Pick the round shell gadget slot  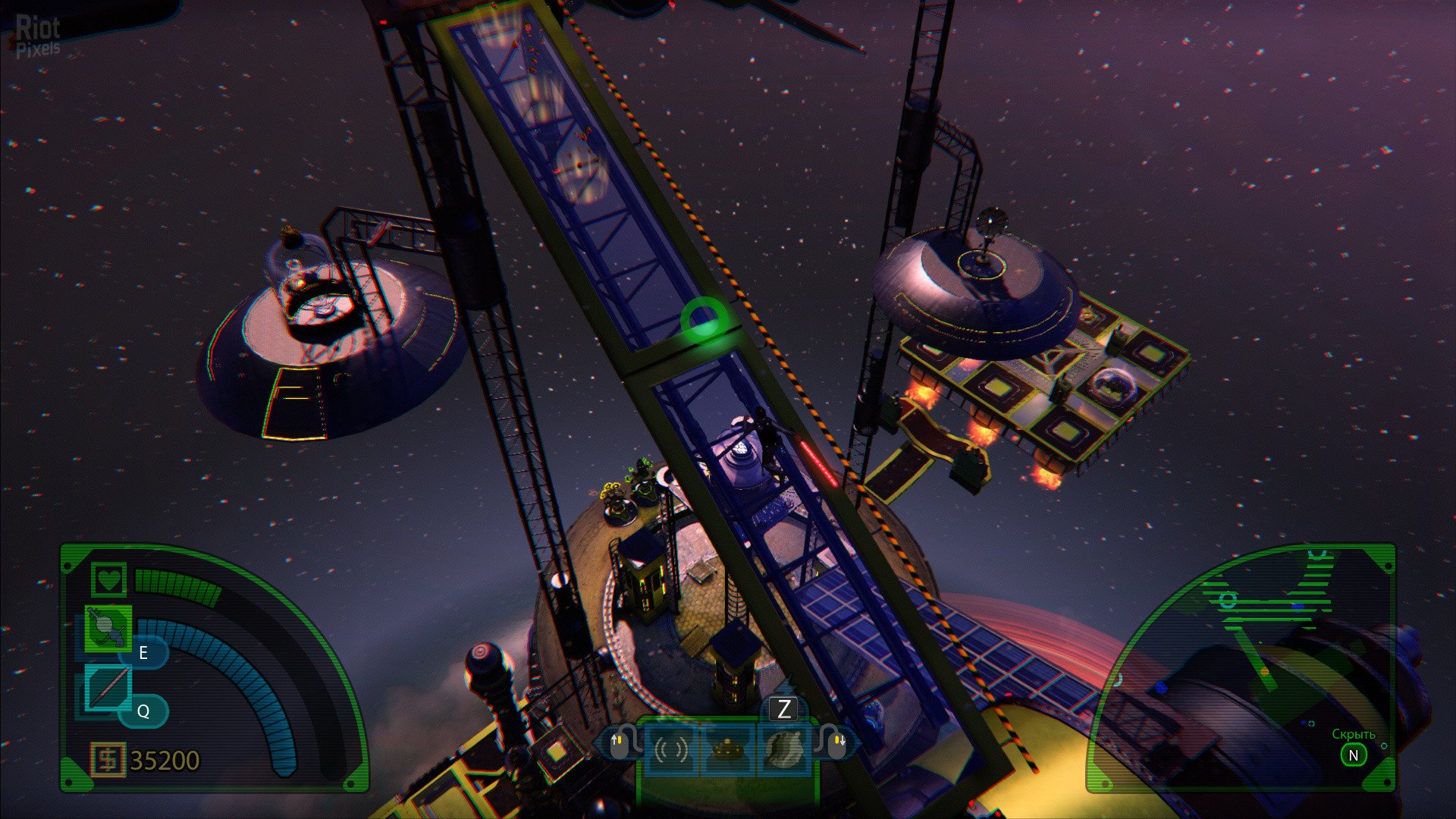[783, 749]
